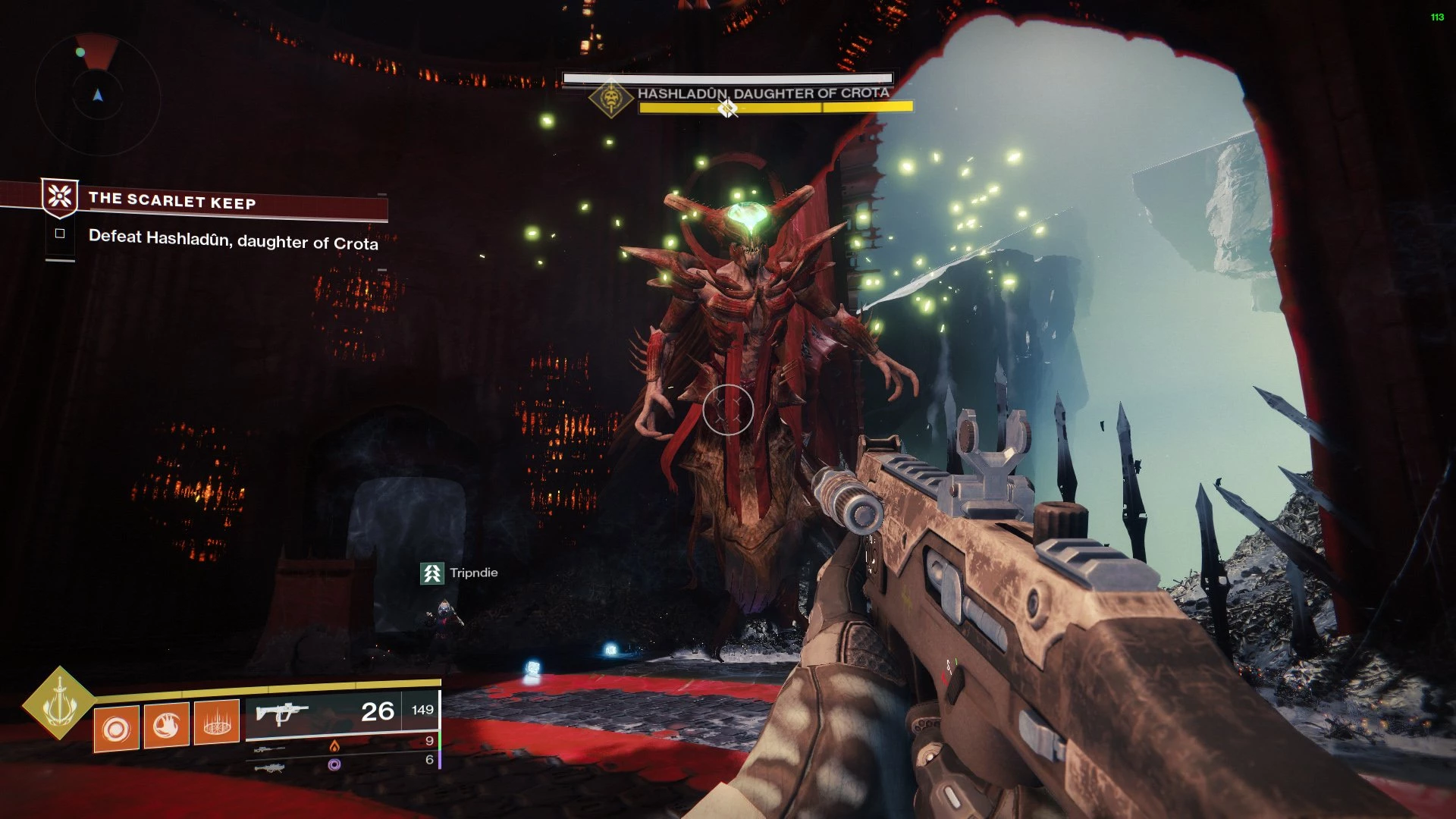The width and height of the screenshot is (1456, 819).
Task: Cast the spiked circle rift ability
Action: click(x=217, y=723)
